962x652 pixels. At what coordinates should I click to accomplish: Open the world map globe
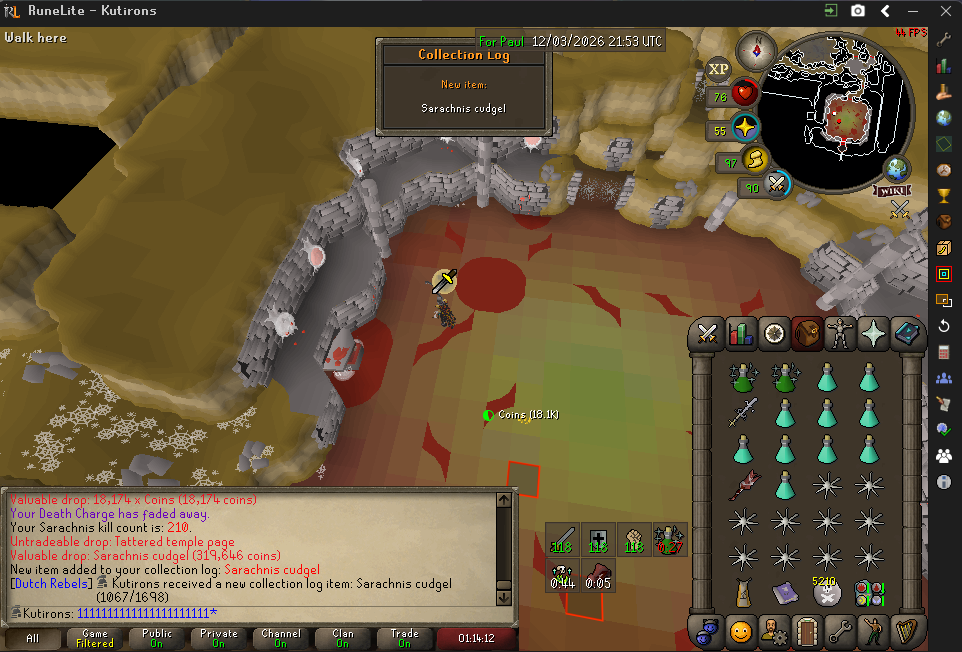tap(897, 168)
